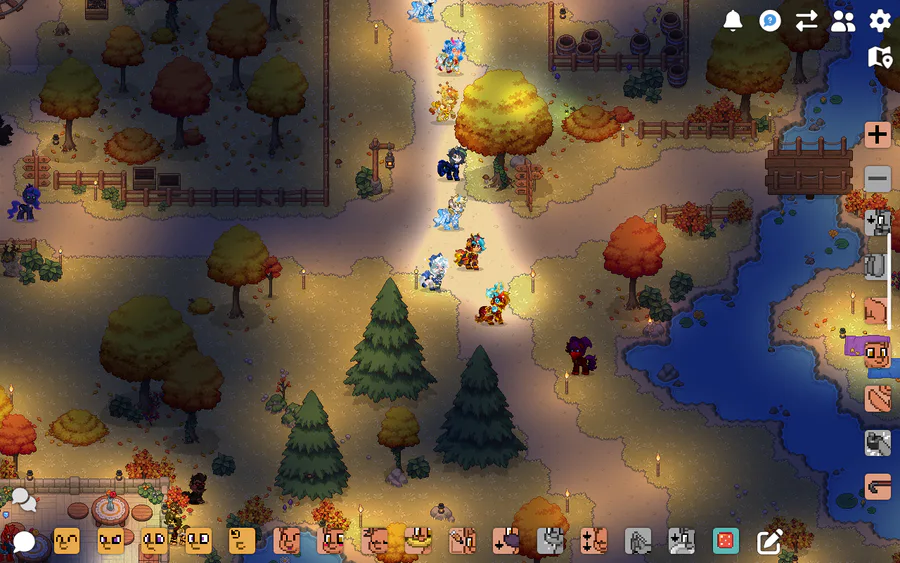Use the sleeping pony with yellow pillow emote
Image resolution: width=900 pixels, height=563 pixels.
(417, 541)
